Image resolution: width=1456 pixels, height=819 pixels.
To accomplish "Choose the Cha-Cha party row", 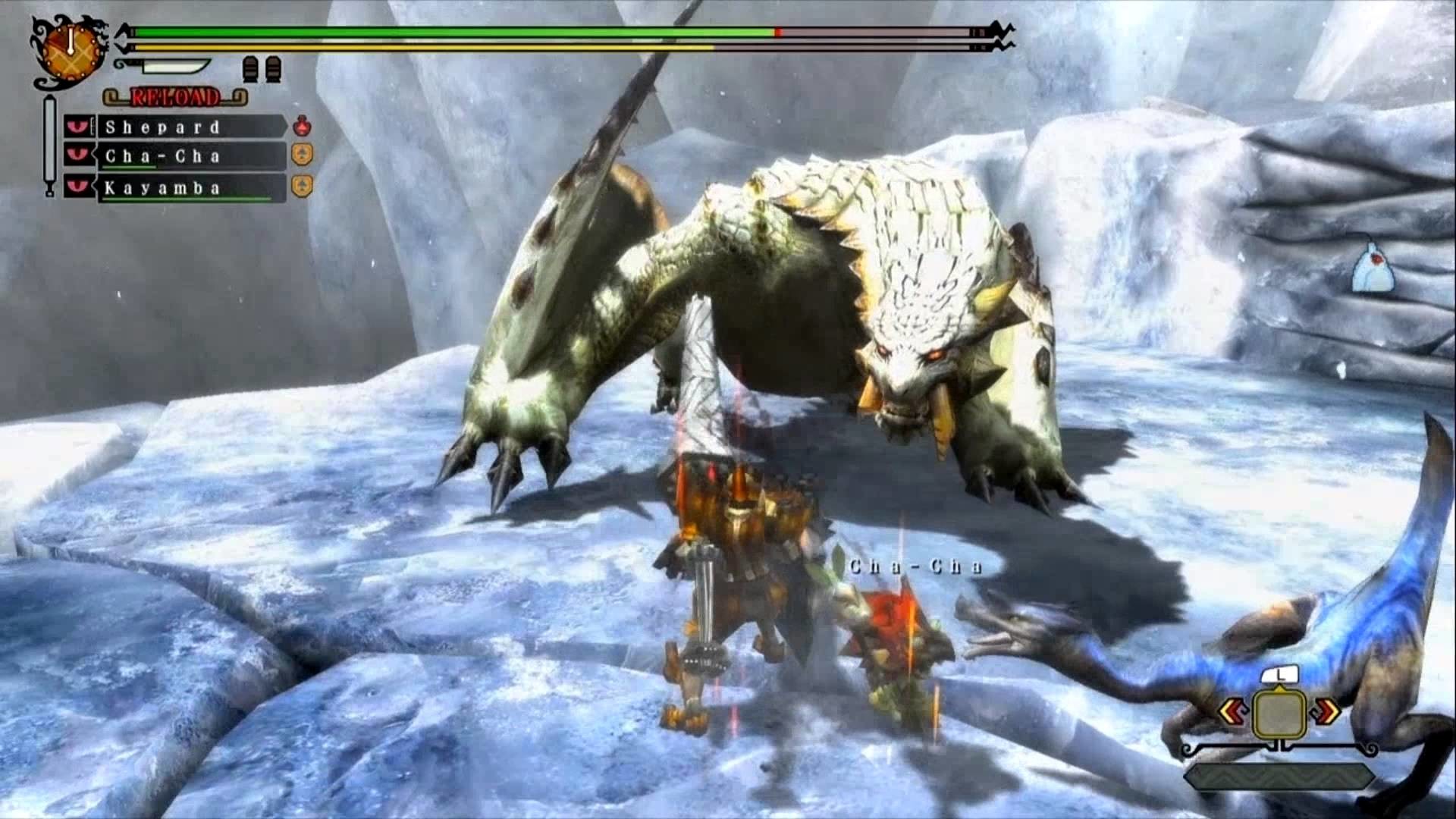I will pyautogui.click(x=190, y=156).
